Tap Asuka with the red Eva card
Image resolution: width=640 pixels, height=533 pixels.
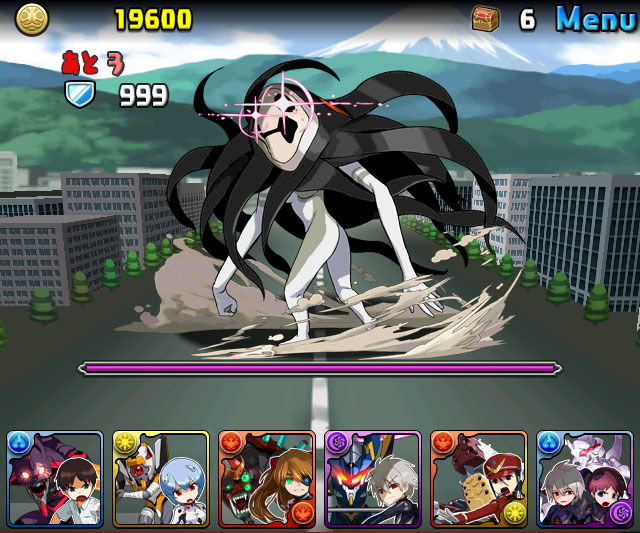pyautogui.click(x=267, y=479)
